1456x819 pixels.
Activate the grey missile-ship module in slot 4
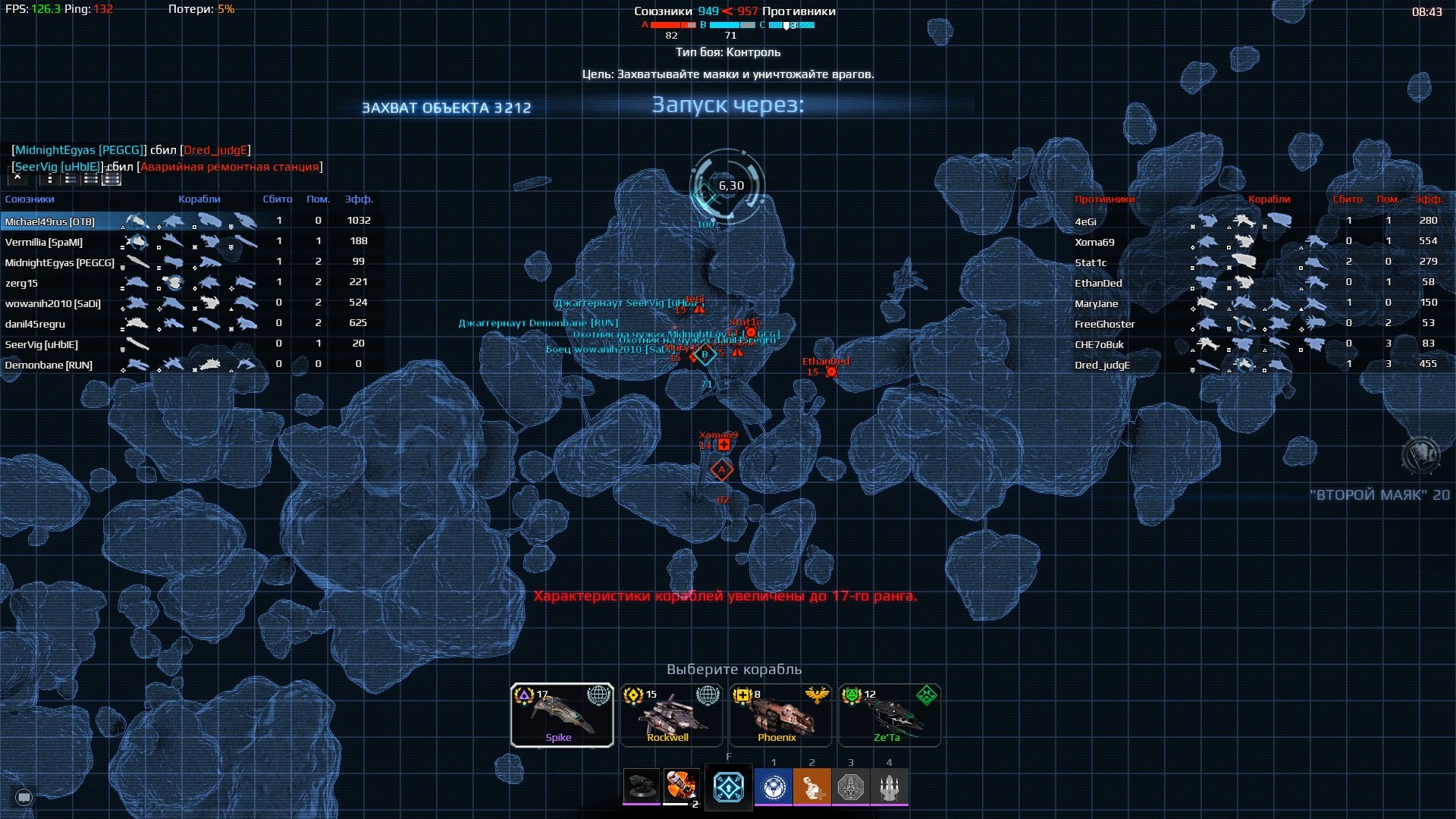pos(890,788)
